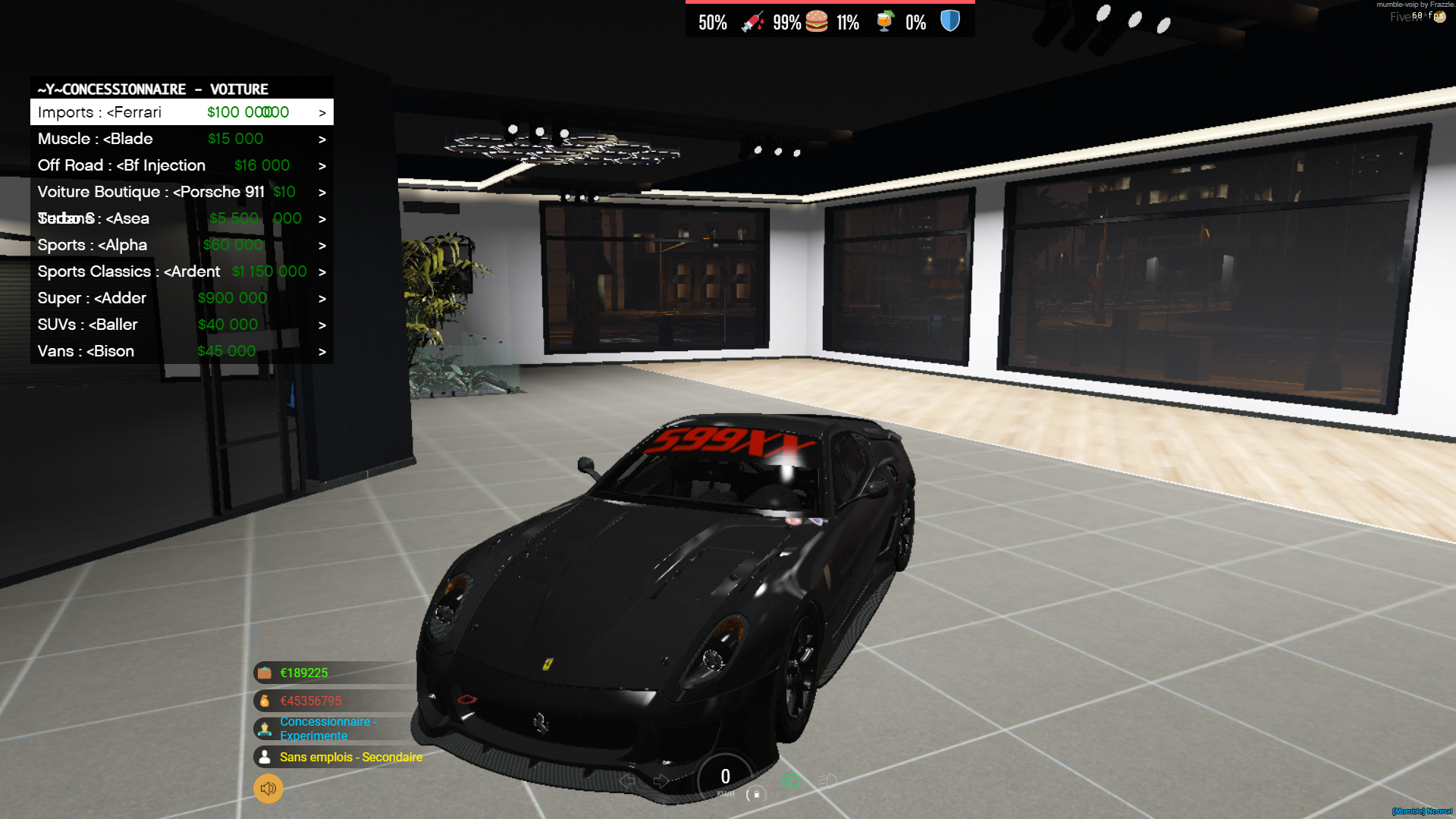Toggle the green headlights indicator on speedometer
Image resolution: width=1456 pixels, height=819 pixels.
pos(790,781)
